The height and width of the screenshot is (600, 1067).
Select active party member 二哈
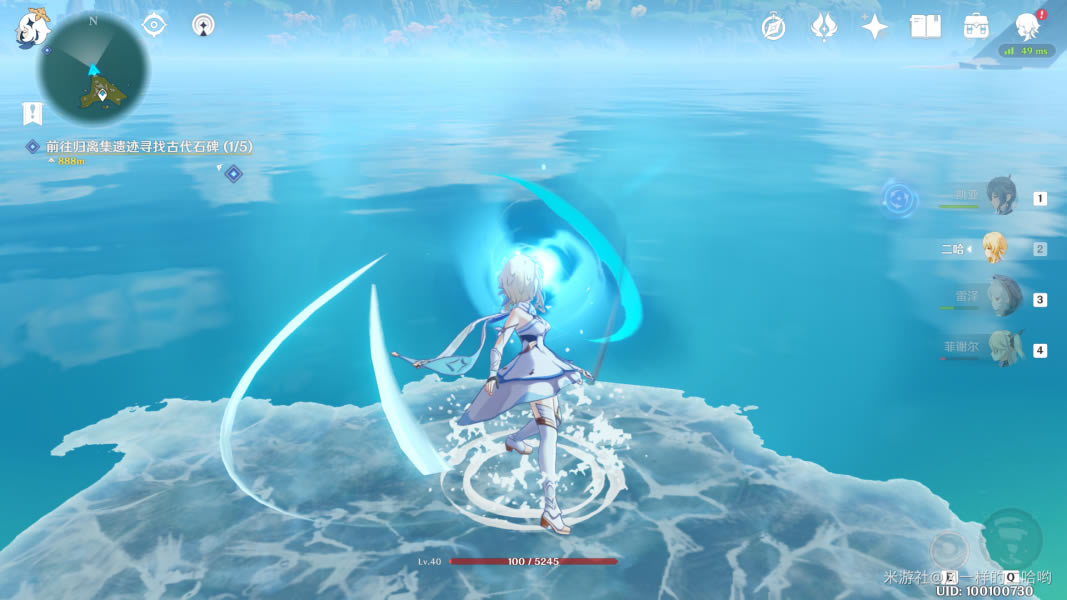point(994,248)
